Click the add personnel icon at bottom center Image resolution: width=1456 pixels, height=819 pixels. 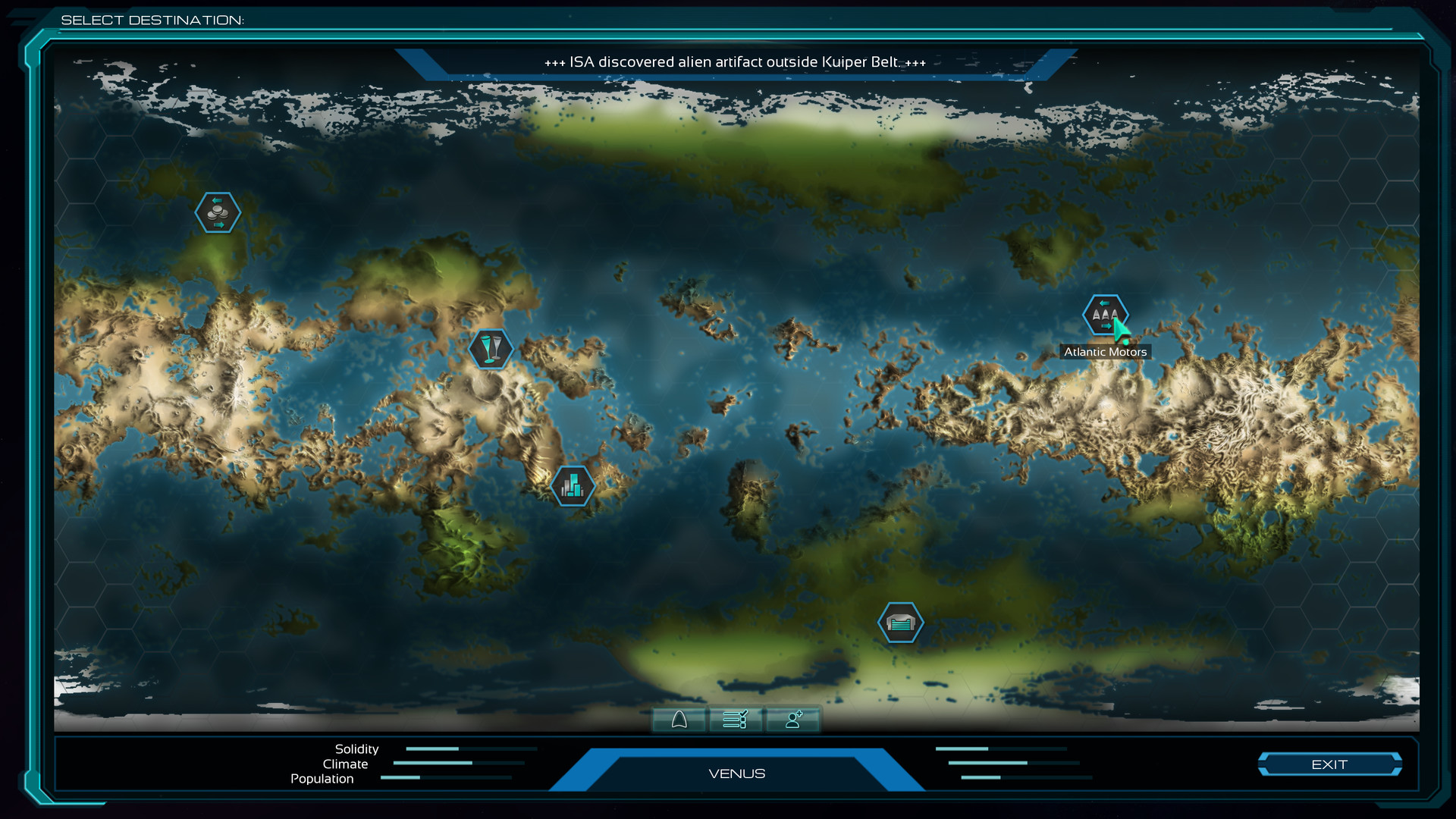click(x=792, y=720)
